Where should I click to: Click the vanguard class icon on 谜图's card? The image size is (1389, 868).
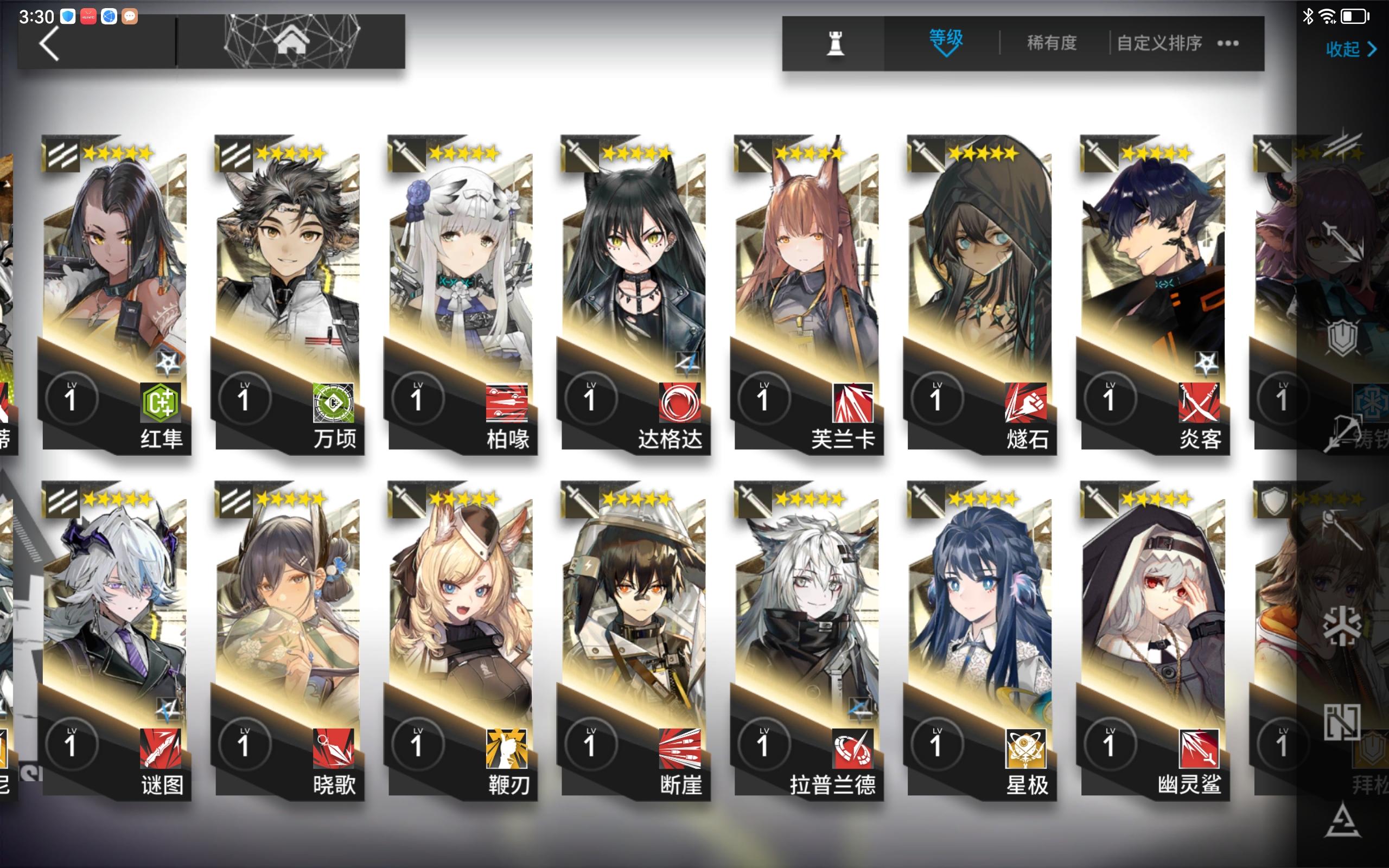point(63,501)
